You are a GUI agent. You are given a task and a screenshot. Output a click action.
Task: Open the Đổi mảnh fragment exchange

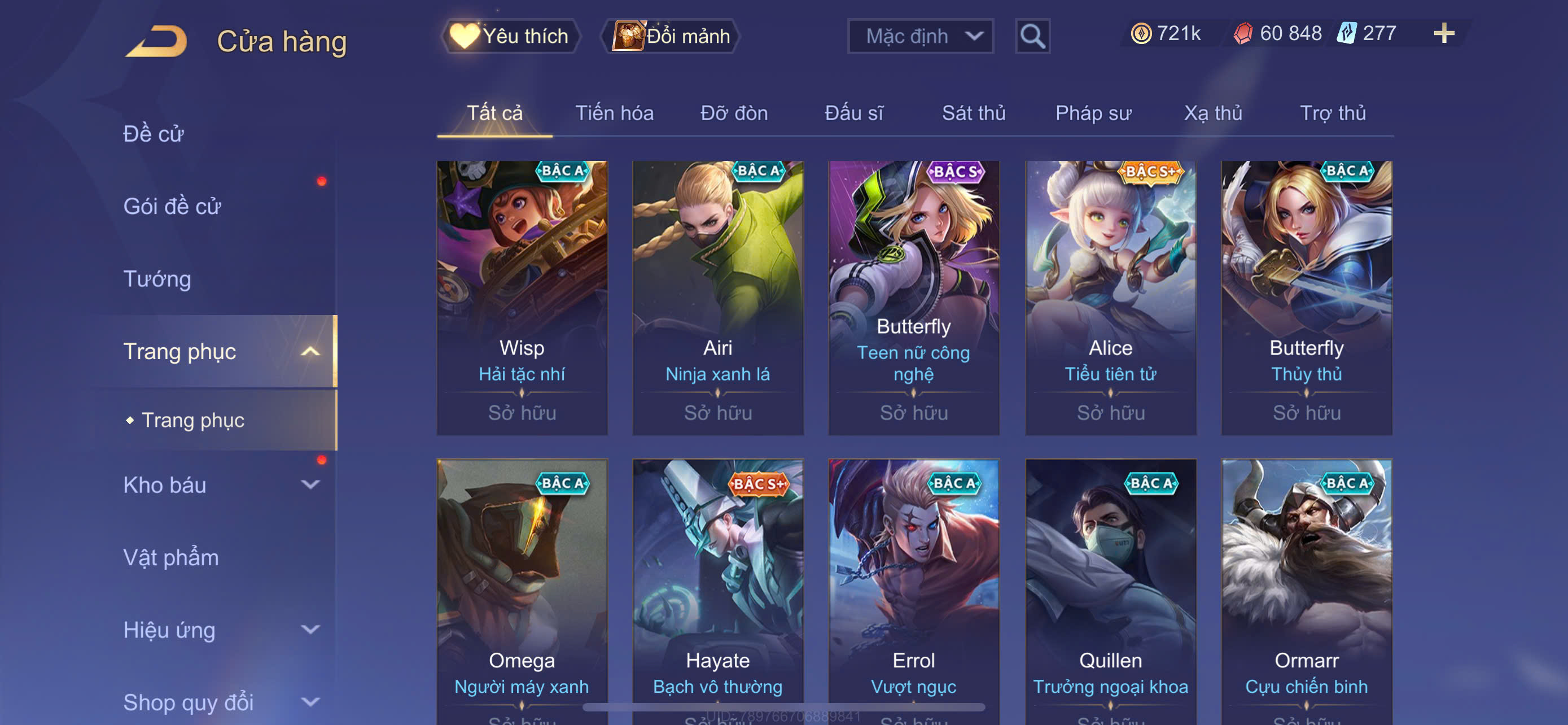pyautogui.click(x=671, y=36)
